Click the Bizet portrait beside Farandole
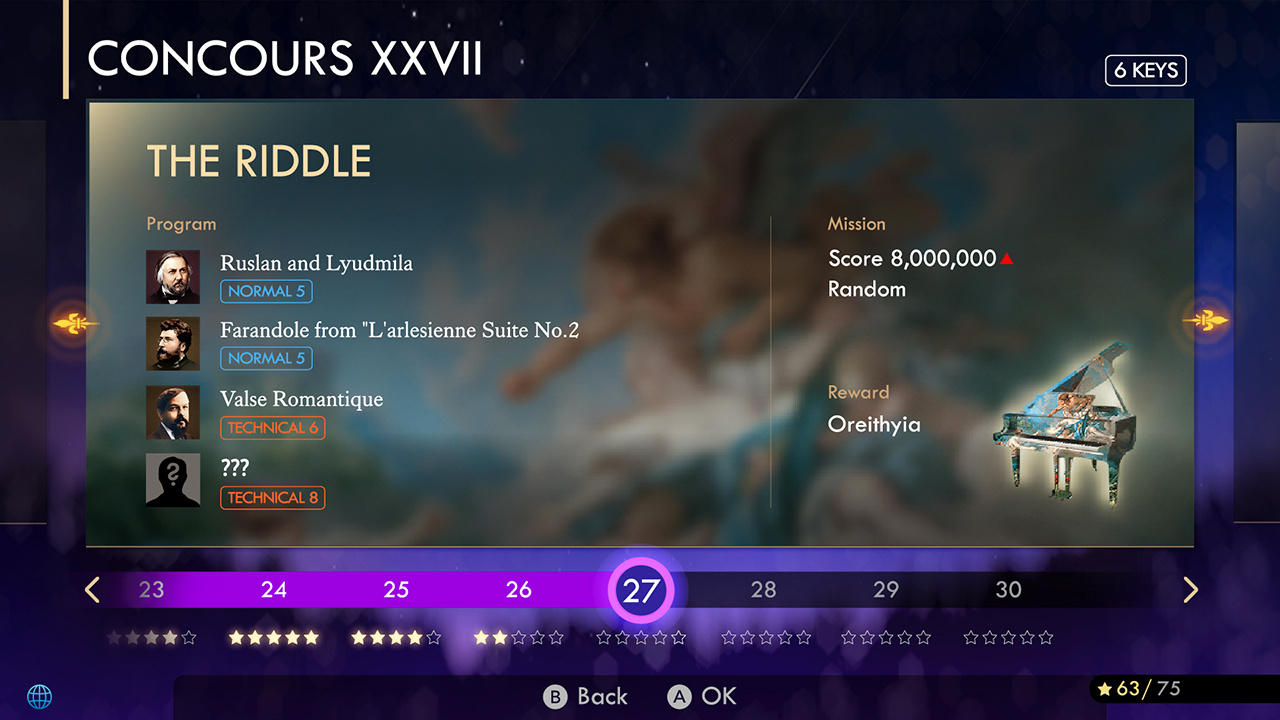This screenshot has width=1280, height=720. coord(172,343)
